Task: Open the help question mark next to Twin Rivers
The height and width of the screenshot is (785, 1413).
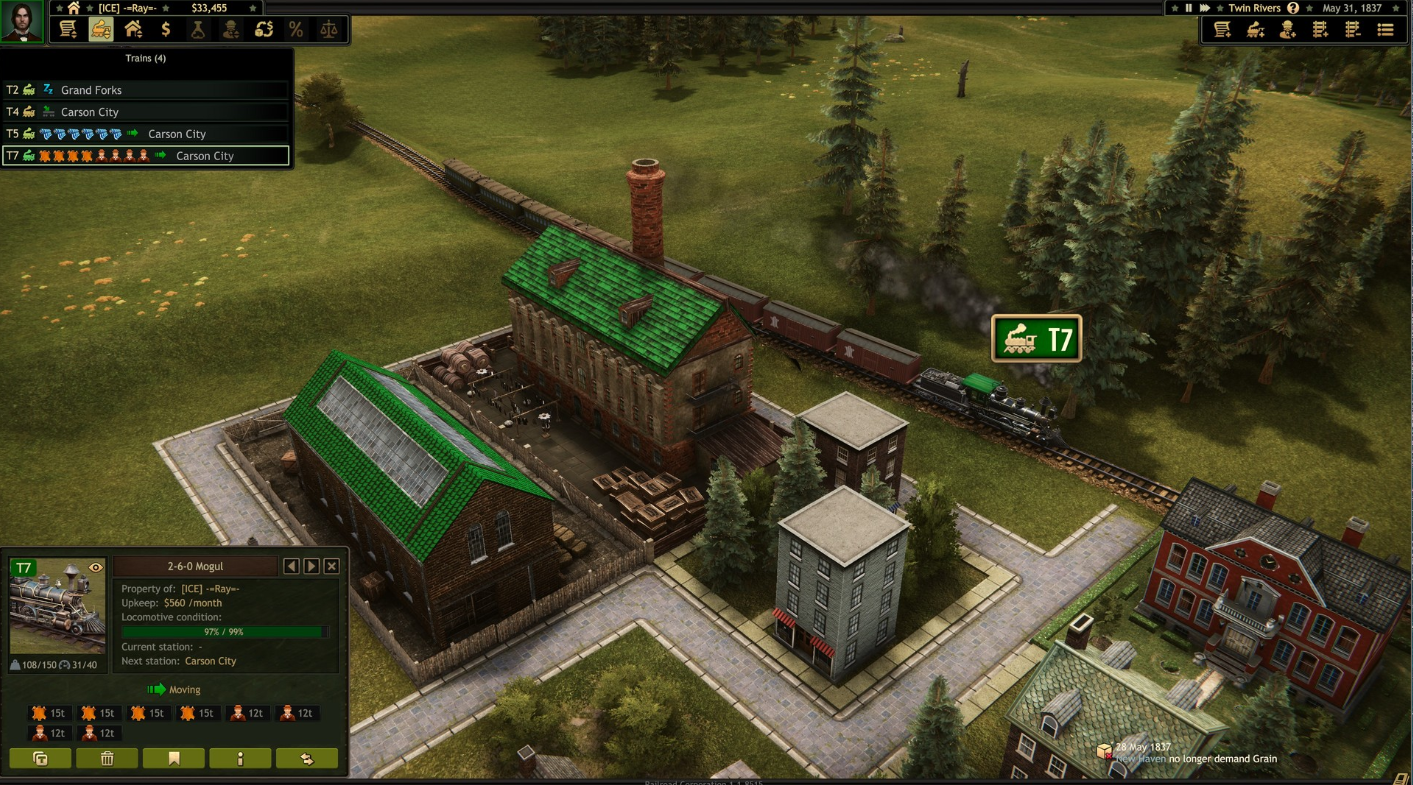Action: click(1292, 7)
